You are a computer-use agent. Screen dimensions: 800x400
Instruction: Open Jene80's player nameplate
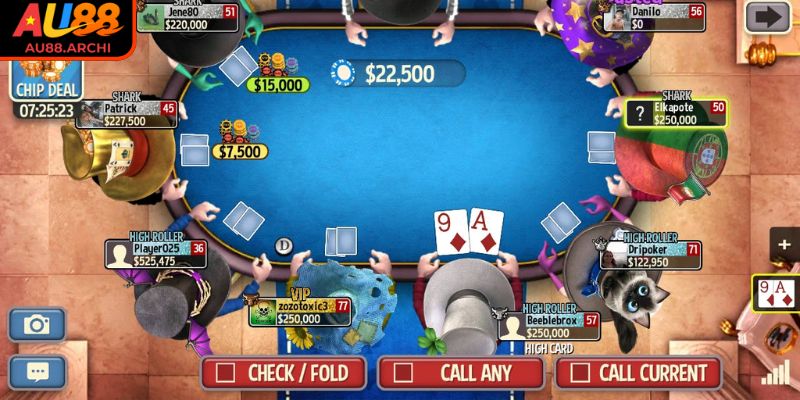188,17
